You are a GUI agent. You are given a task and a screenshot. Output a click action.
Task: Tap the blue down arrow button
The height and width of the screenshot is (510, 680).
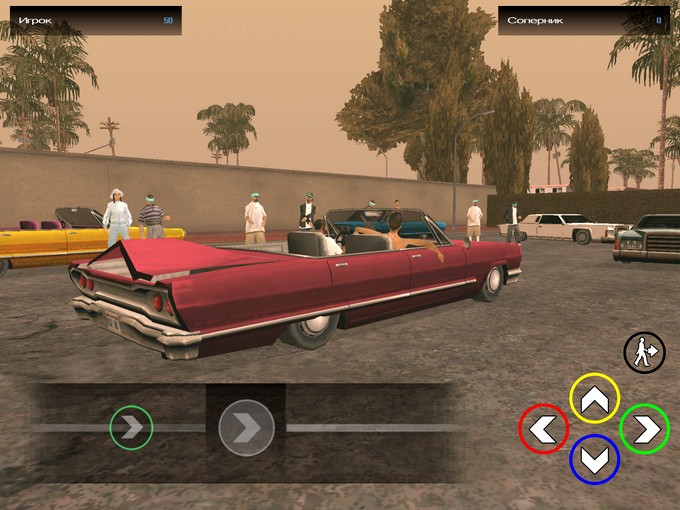594,459
